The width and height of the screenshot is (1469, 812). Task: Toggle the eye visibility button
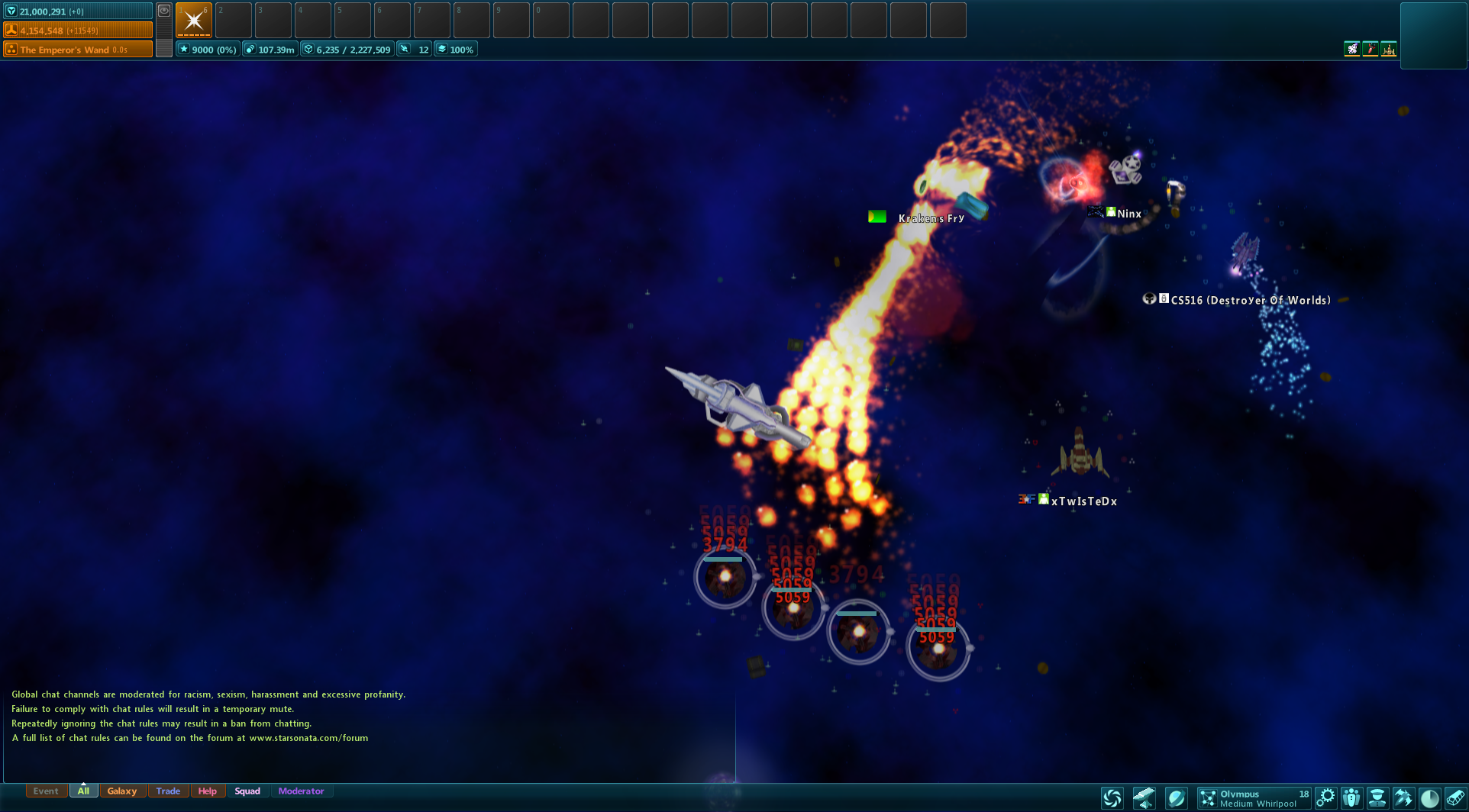tap(164, 11)
